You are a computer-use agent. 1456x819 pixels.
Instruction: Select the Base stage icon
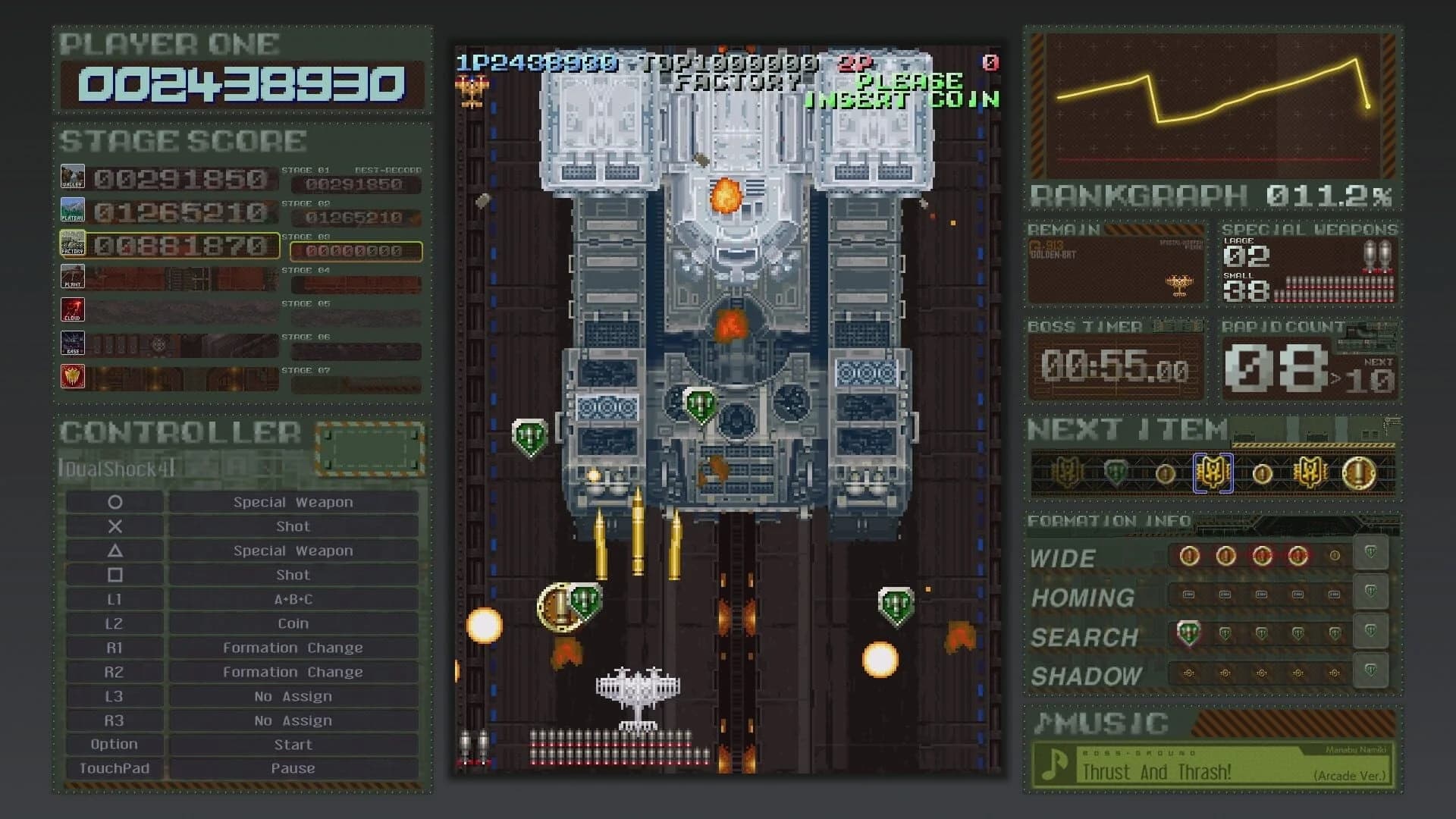(x=73, y=343)
